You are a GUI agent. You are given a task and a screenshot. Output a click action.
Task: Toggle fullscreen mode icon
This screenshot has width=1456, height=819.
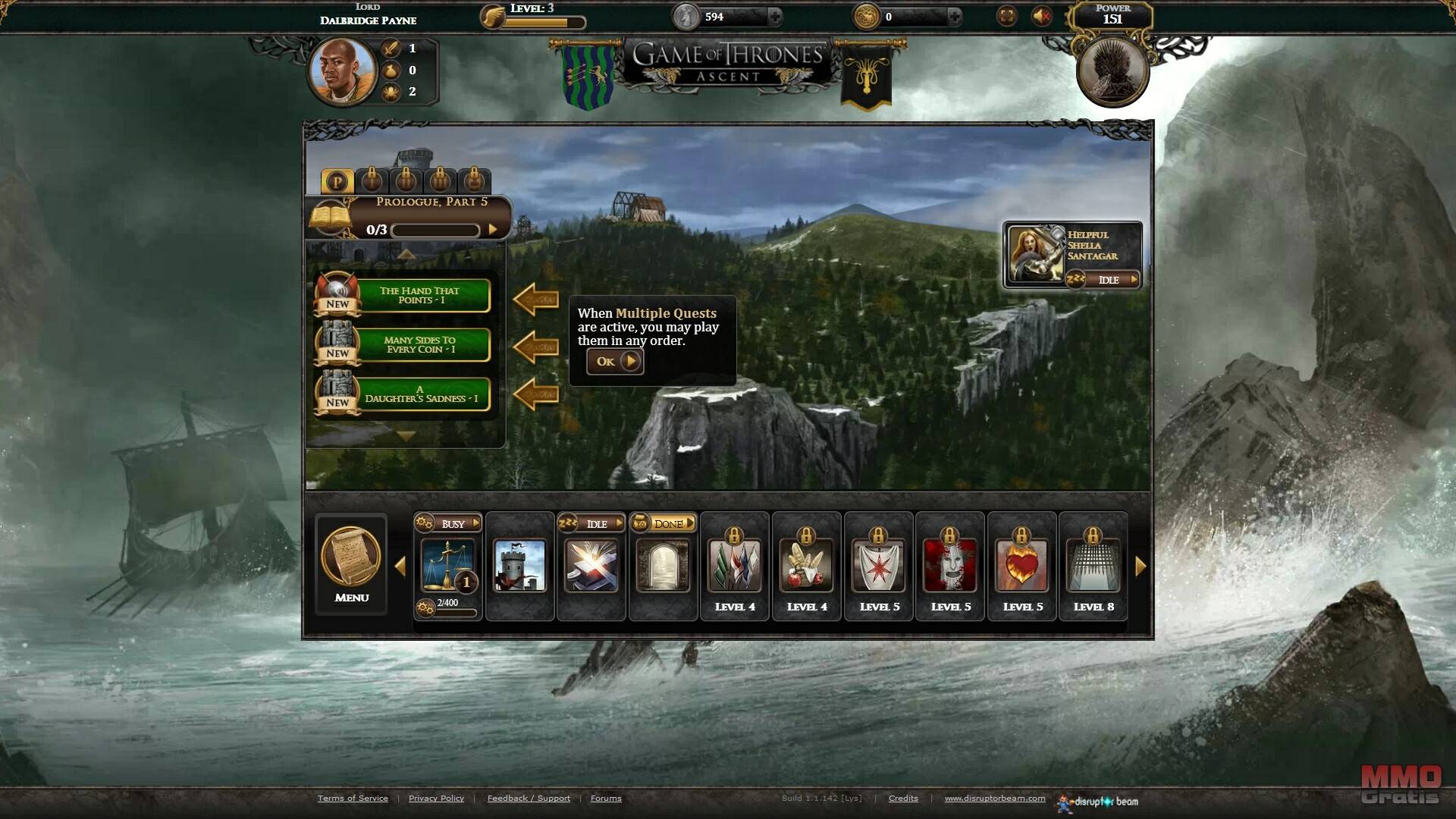pyautogui.click(x=1006, y=16)
